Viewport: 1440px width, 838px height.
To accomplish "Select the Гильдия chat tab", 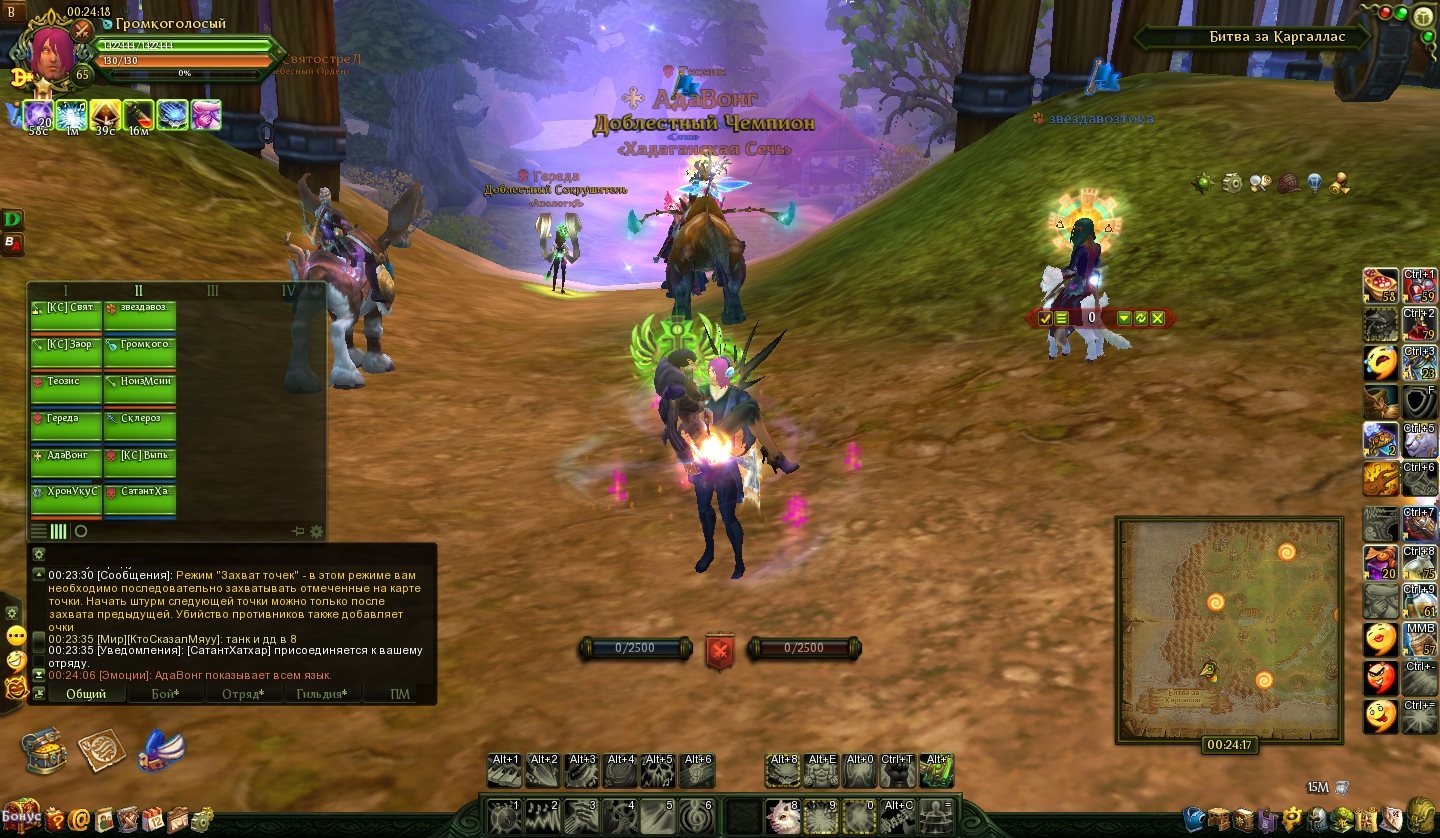I will pyautogui.click(x=321, y=694).
